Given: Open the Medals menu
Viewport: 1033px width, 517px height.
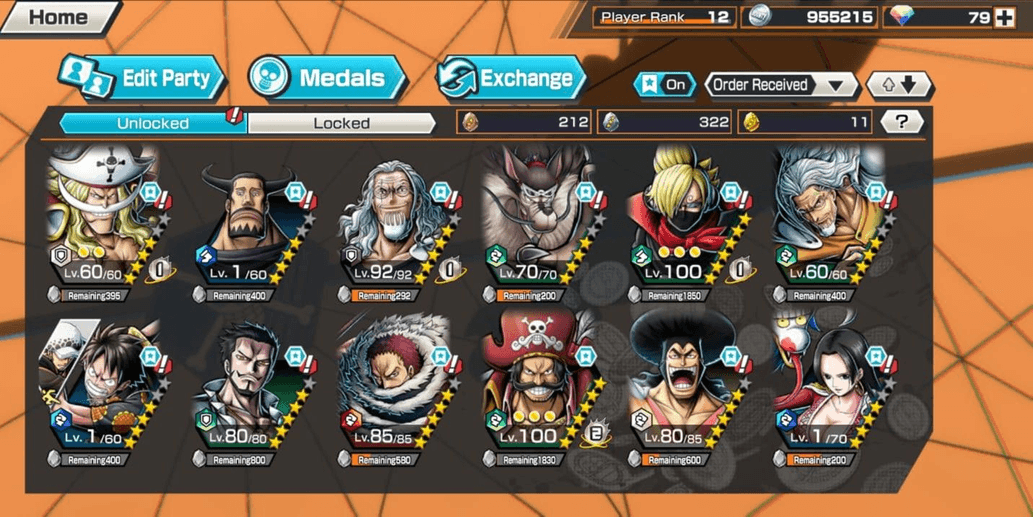Looking at the screenshot, I should pyautogui.click(x=327, y=79).
